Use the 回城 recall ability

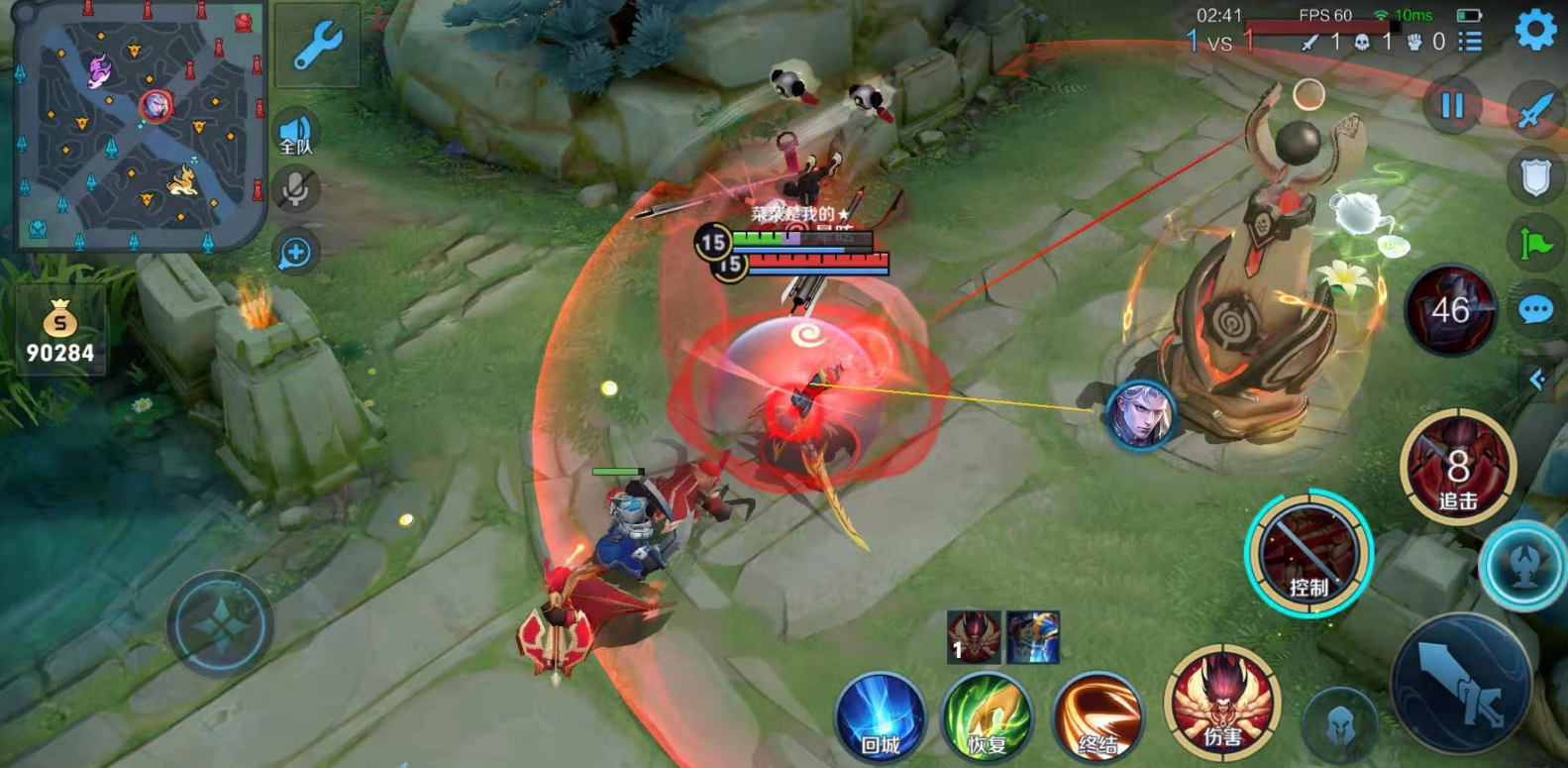880,715
